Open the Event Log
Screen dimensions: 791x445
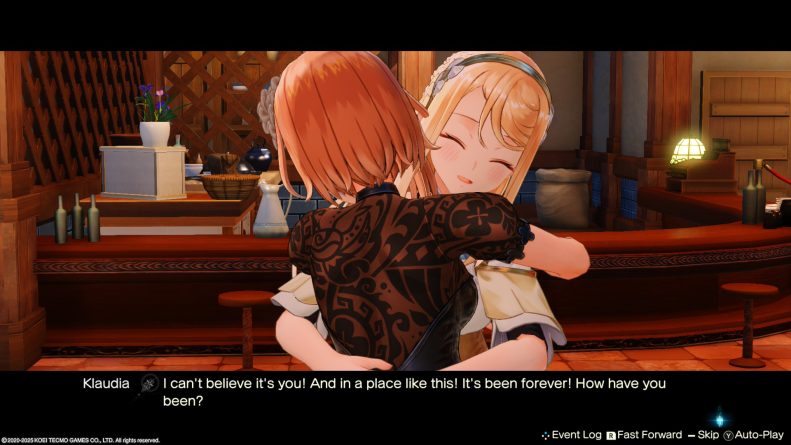(573, 435)
